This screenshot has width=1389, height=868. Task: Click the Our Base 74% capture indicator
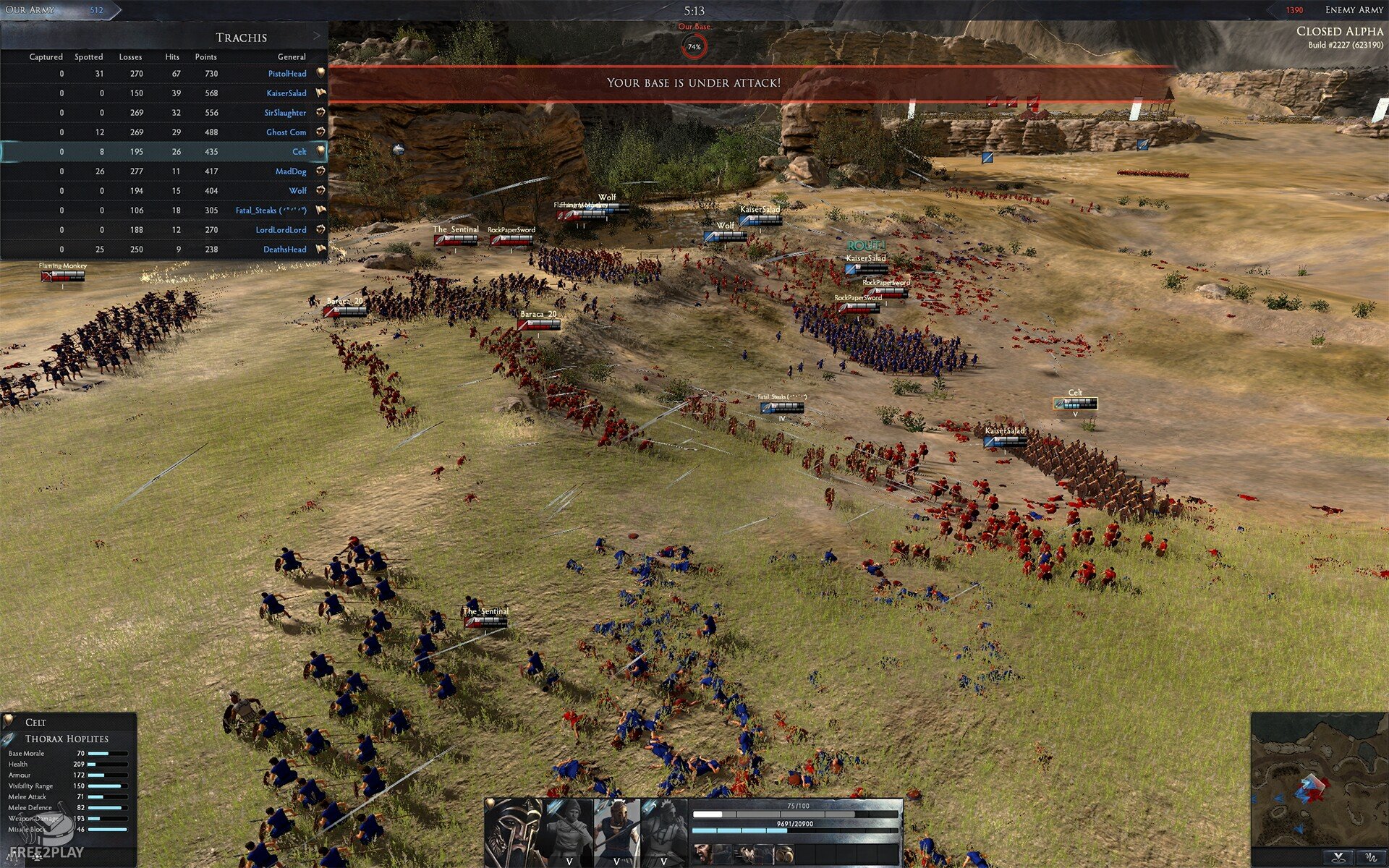coord(694,46)
